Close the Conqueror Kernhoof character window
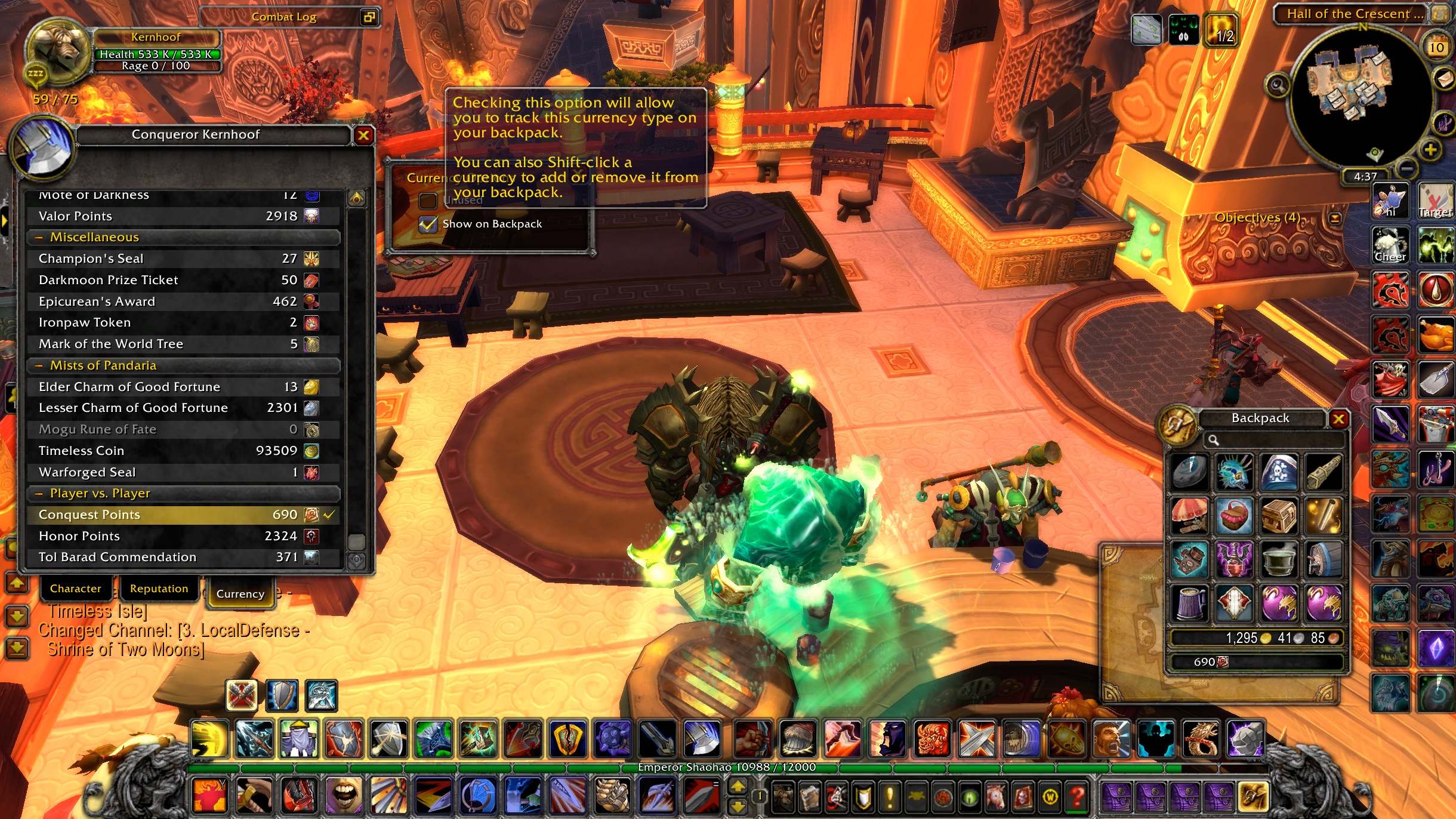1456x819 pixels. point(363,136)
